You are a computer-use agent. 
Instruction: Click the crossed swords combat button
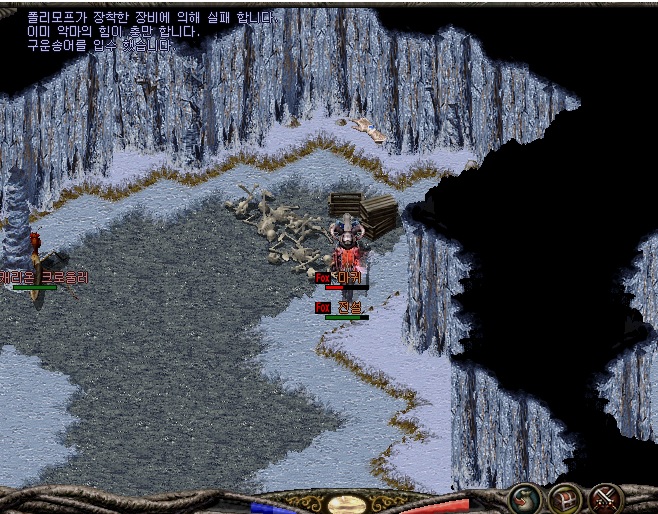point(605,497)
